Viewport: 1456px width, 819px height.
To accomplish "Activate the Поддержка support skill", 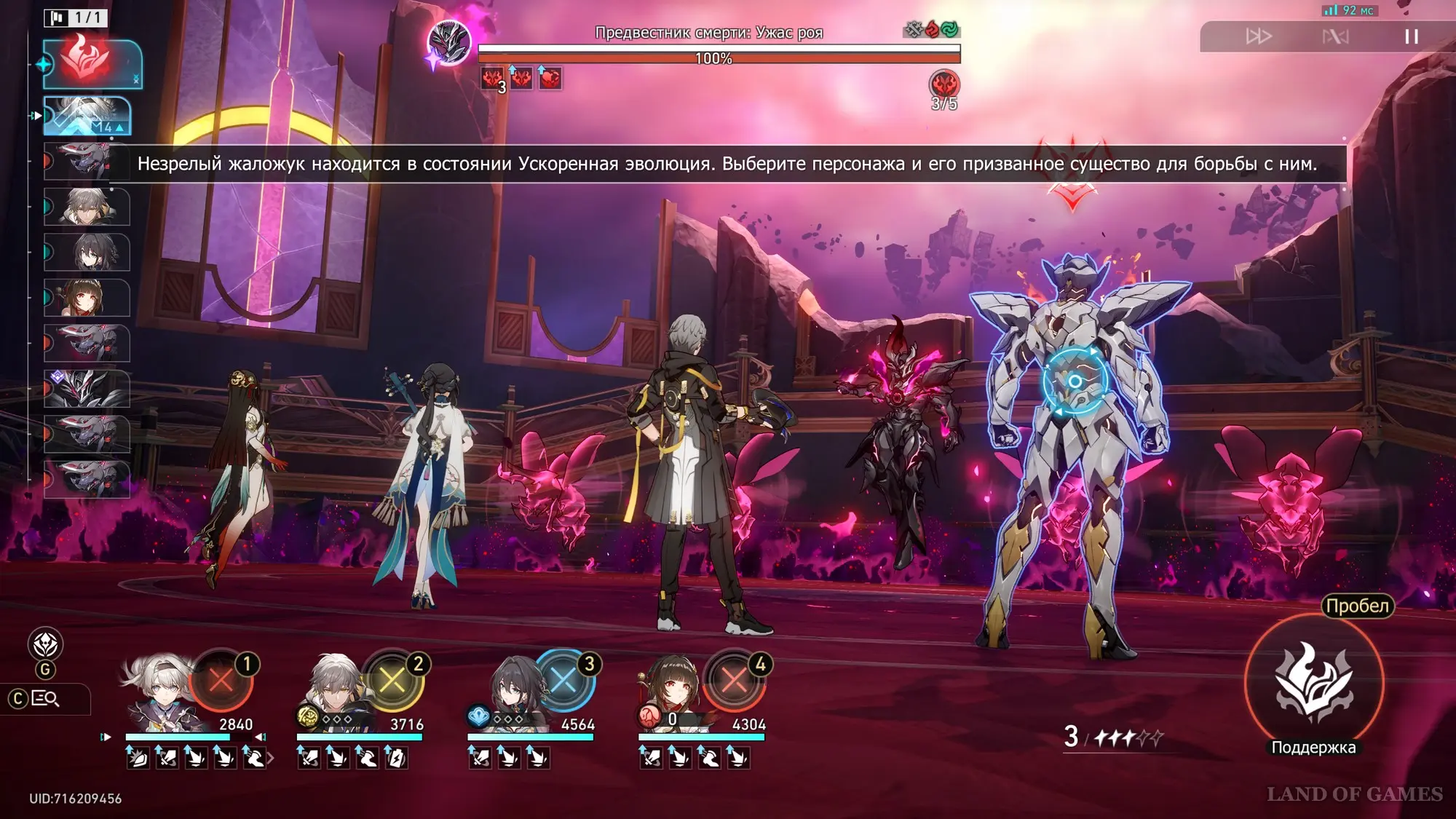I will 1313,683.
